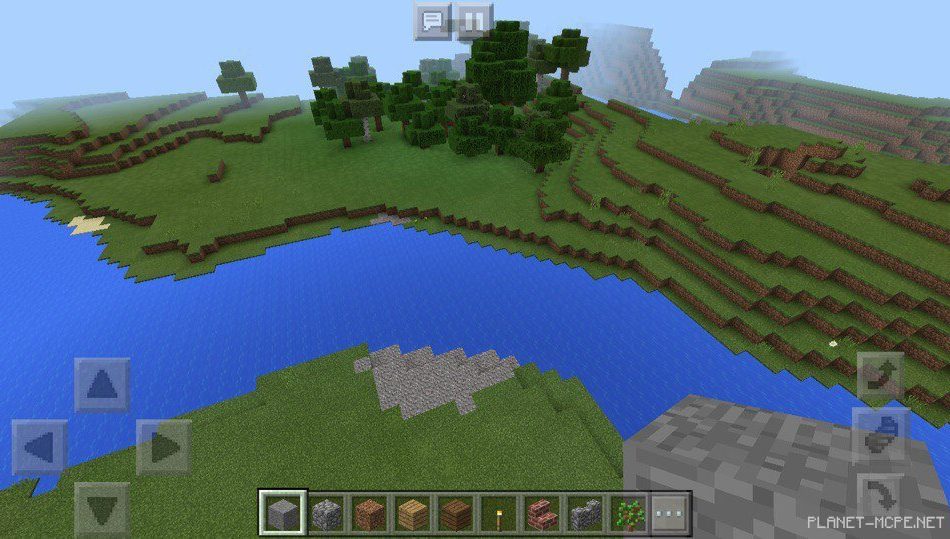Pick the sapling hotbar slot
Image resolution: width=950 pixels, height=539 pixels.
point(629,514)
